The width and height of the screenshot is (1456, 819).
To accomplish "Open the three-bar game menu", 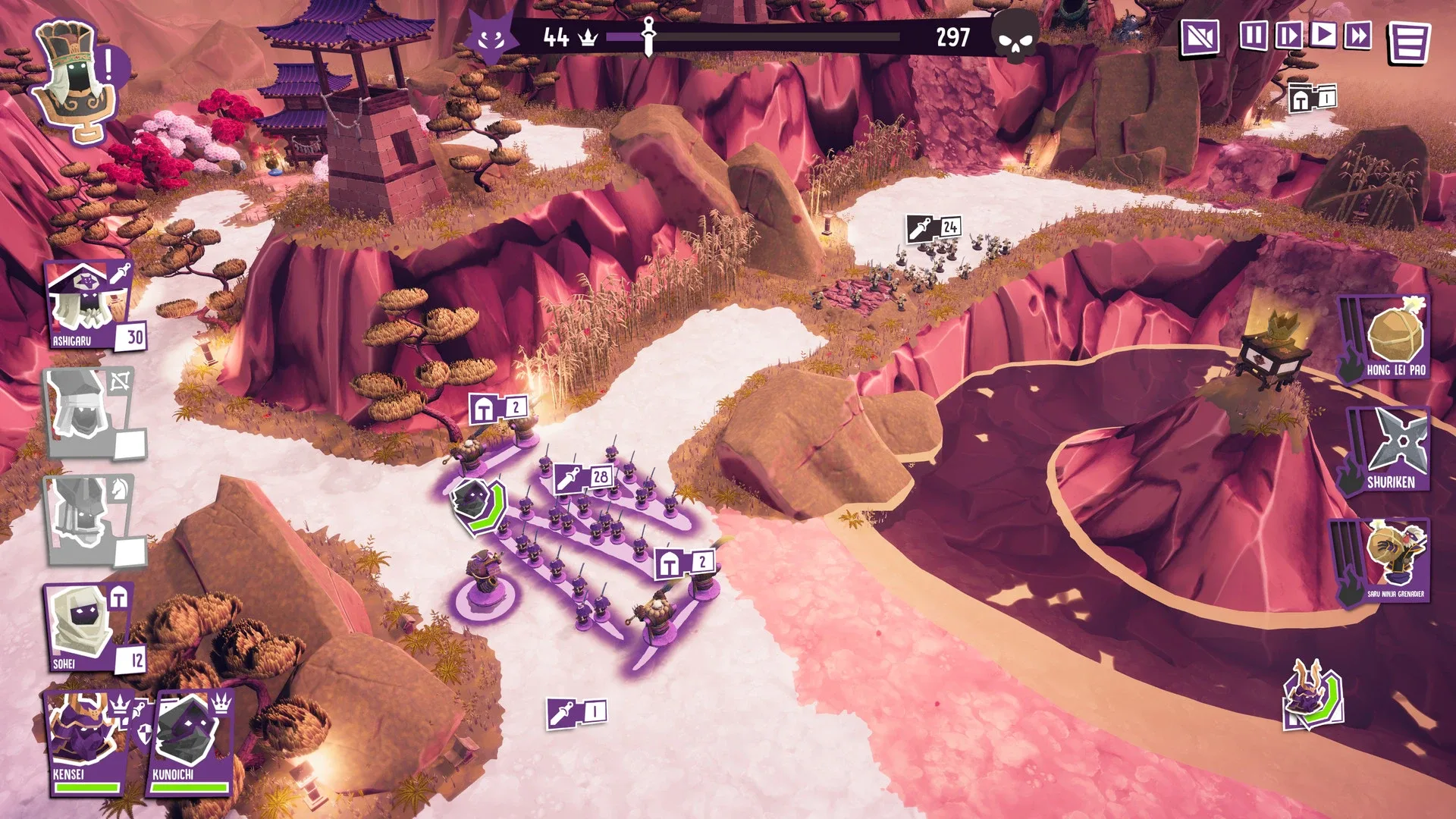I will (x=1408, y=42).
